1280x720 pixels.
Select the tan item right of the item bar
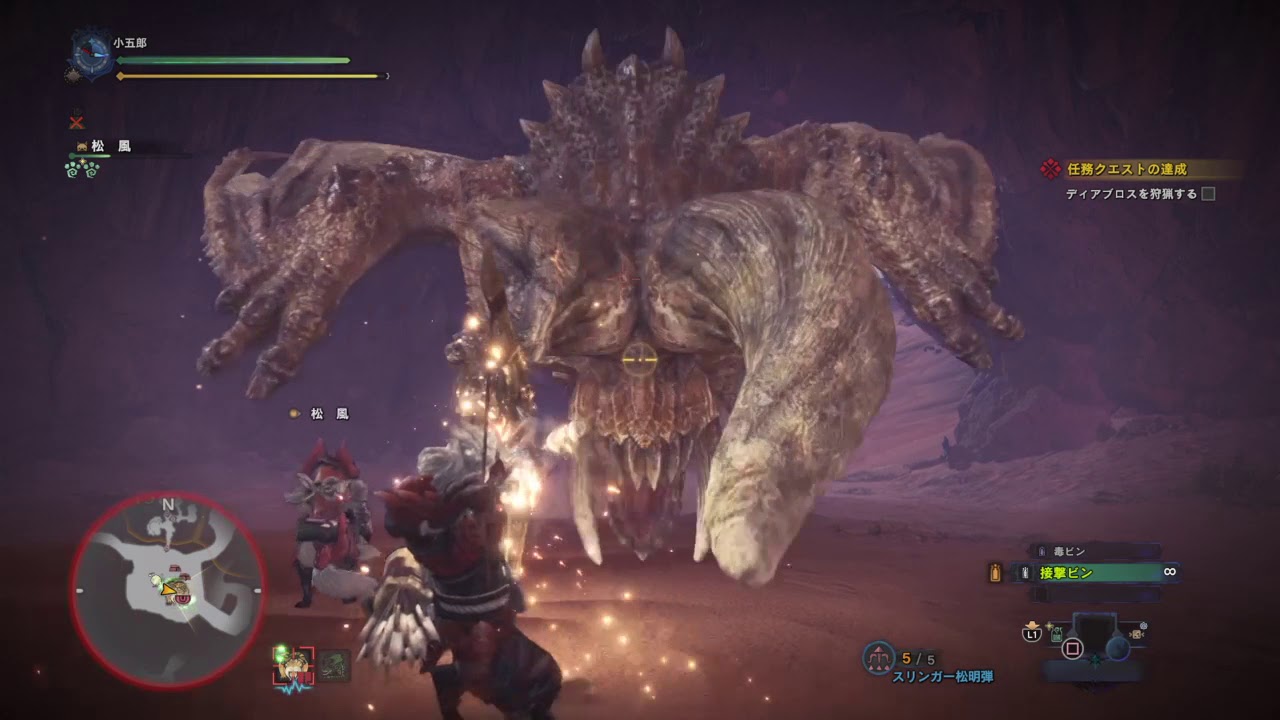pos(1136,633)
